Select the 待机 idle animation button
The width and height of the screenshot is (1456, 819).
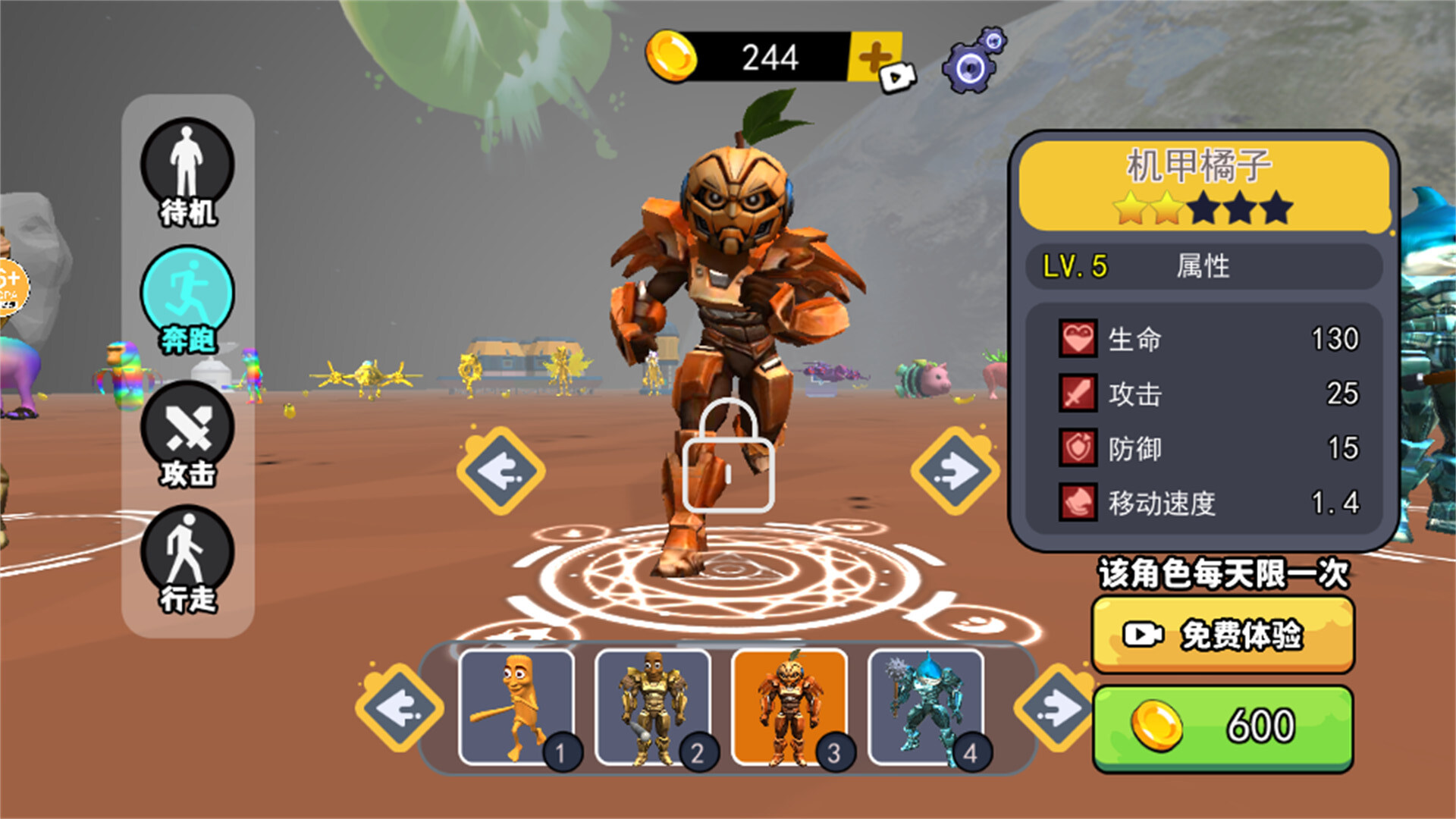(187, 173)
